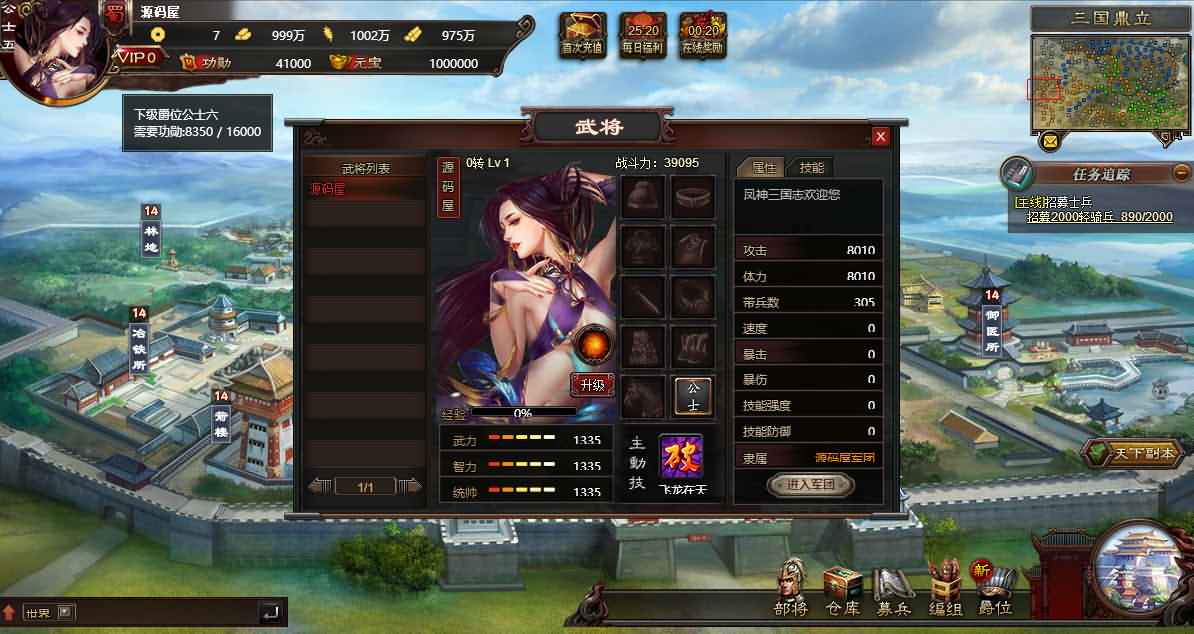Select the 飞龙在天 active skill icon

(681, 458)
